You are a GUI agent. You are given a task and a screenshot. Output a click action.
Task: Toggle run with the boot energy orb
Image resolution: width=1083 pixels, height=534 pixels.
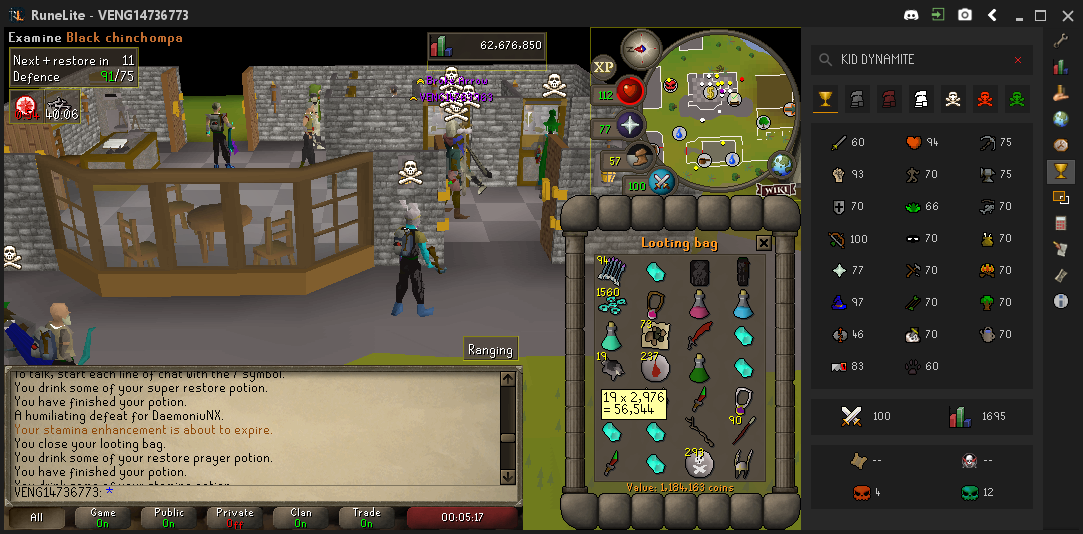[641, 157]
